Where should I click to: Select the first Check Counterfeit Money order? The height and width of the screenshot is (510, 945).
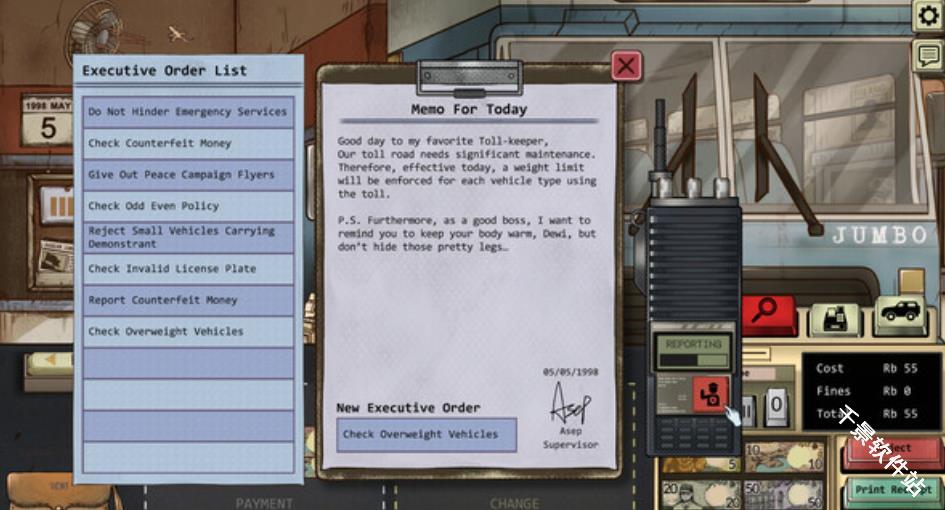pyautogui.click(x=188, y=143)
